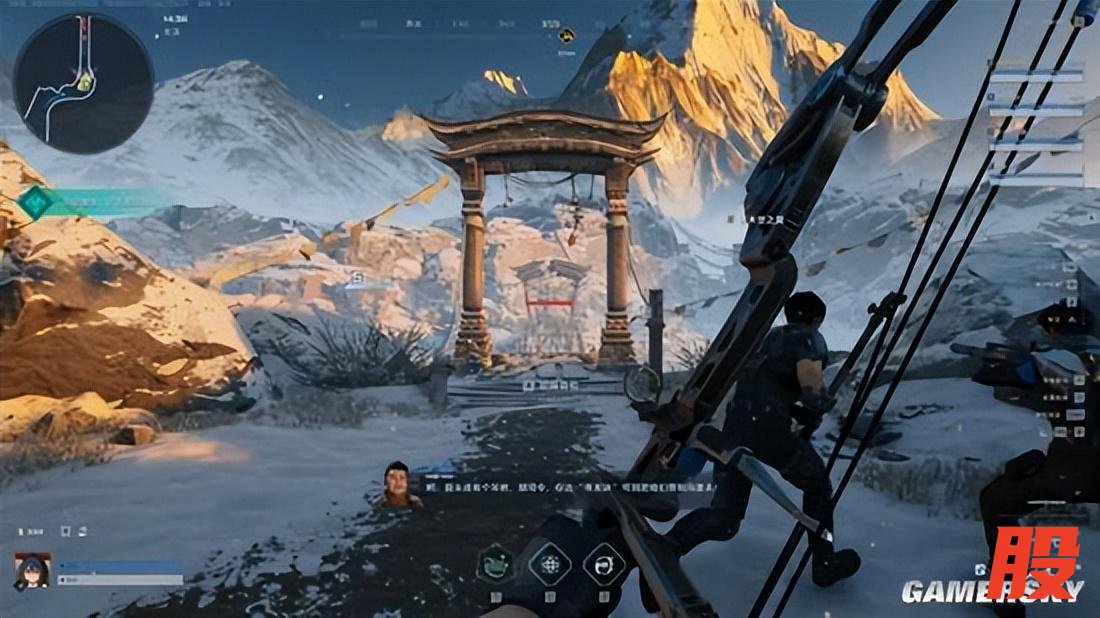1100x618 pixels.
Task: Trigger the diamond ability with the ring symbol
Action: pyautogui.click(x=604, y=564)
